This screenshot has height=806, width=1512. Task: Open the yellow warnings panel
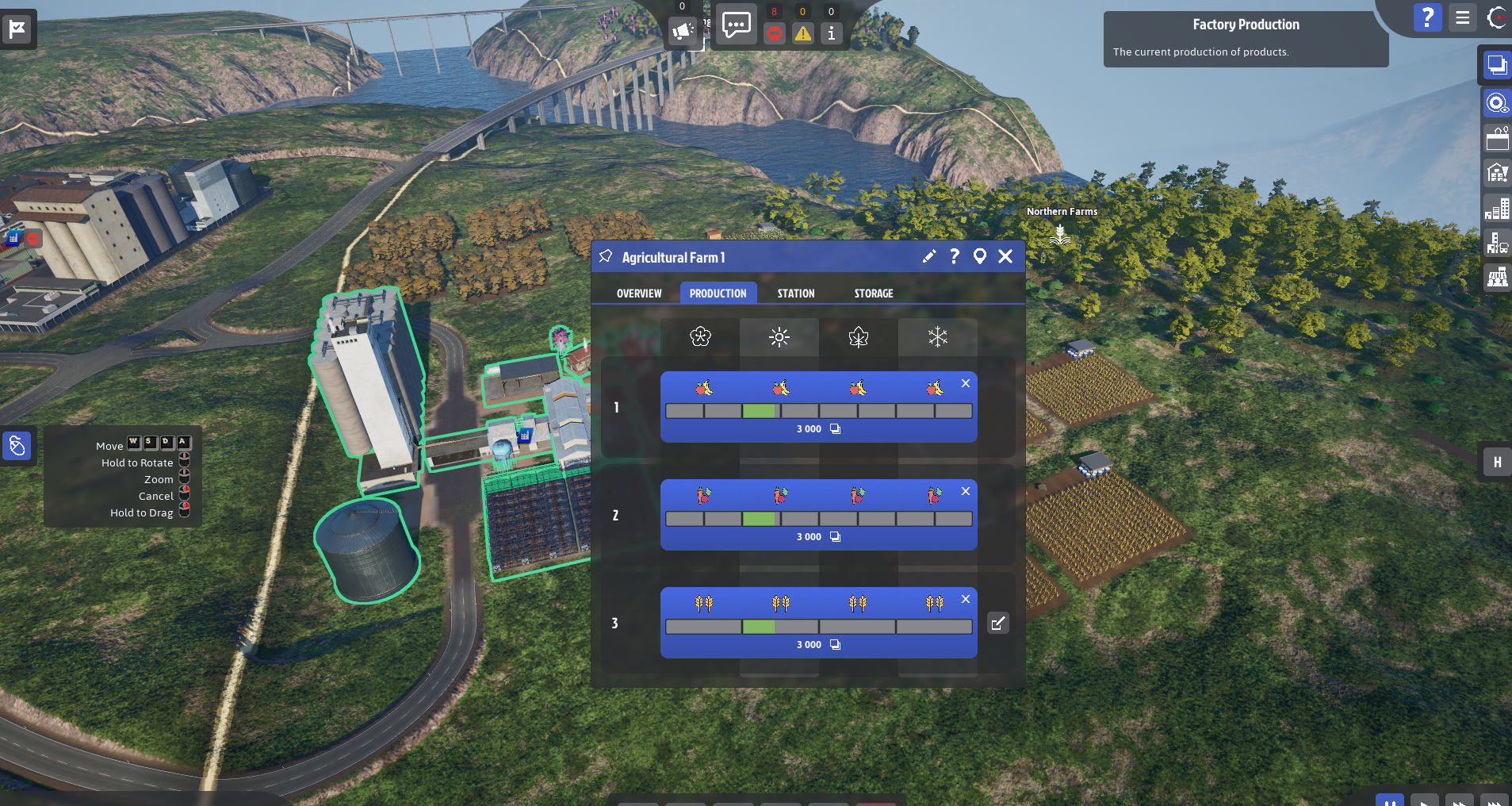pyautogui.click(x=803, y=33)
